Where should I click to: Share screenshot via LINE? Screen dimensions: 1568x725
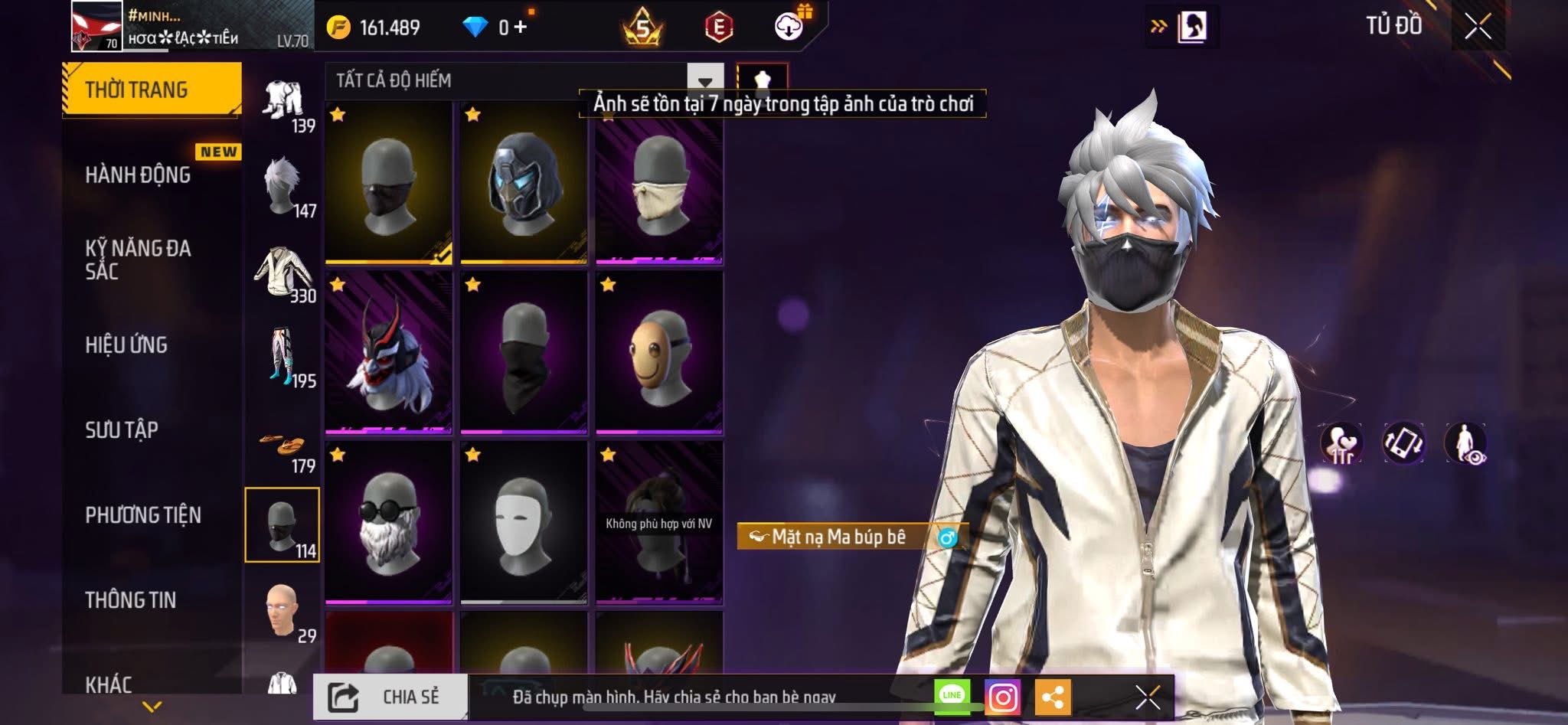pos(952,695)
